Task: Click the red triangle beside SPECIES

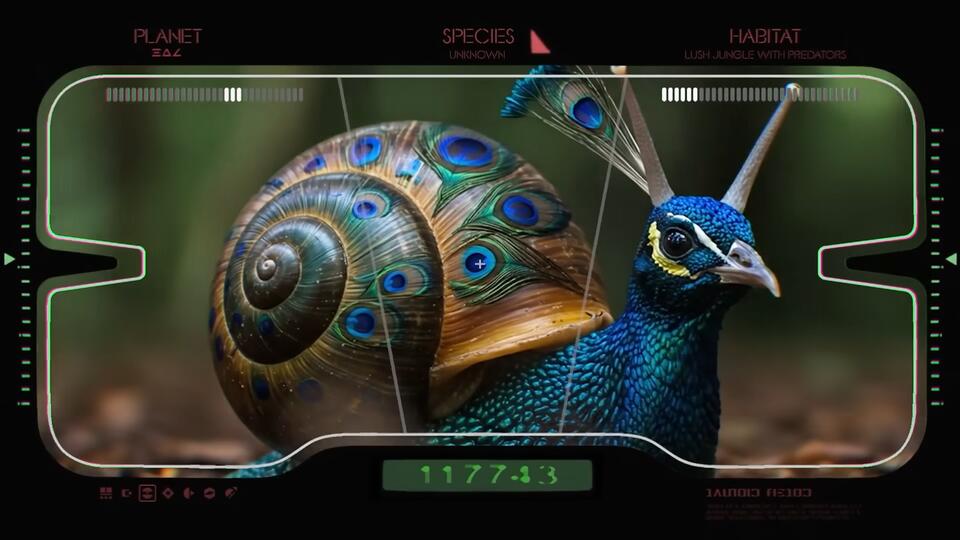Action: (x=538, y=42)
